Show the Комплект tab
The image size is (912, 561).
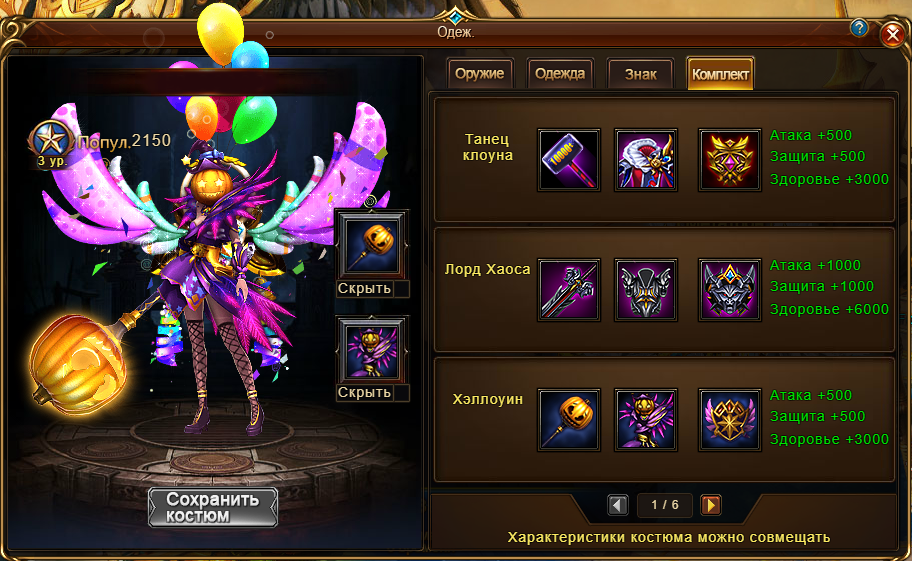pyautogui.click(x=720, y=74)
